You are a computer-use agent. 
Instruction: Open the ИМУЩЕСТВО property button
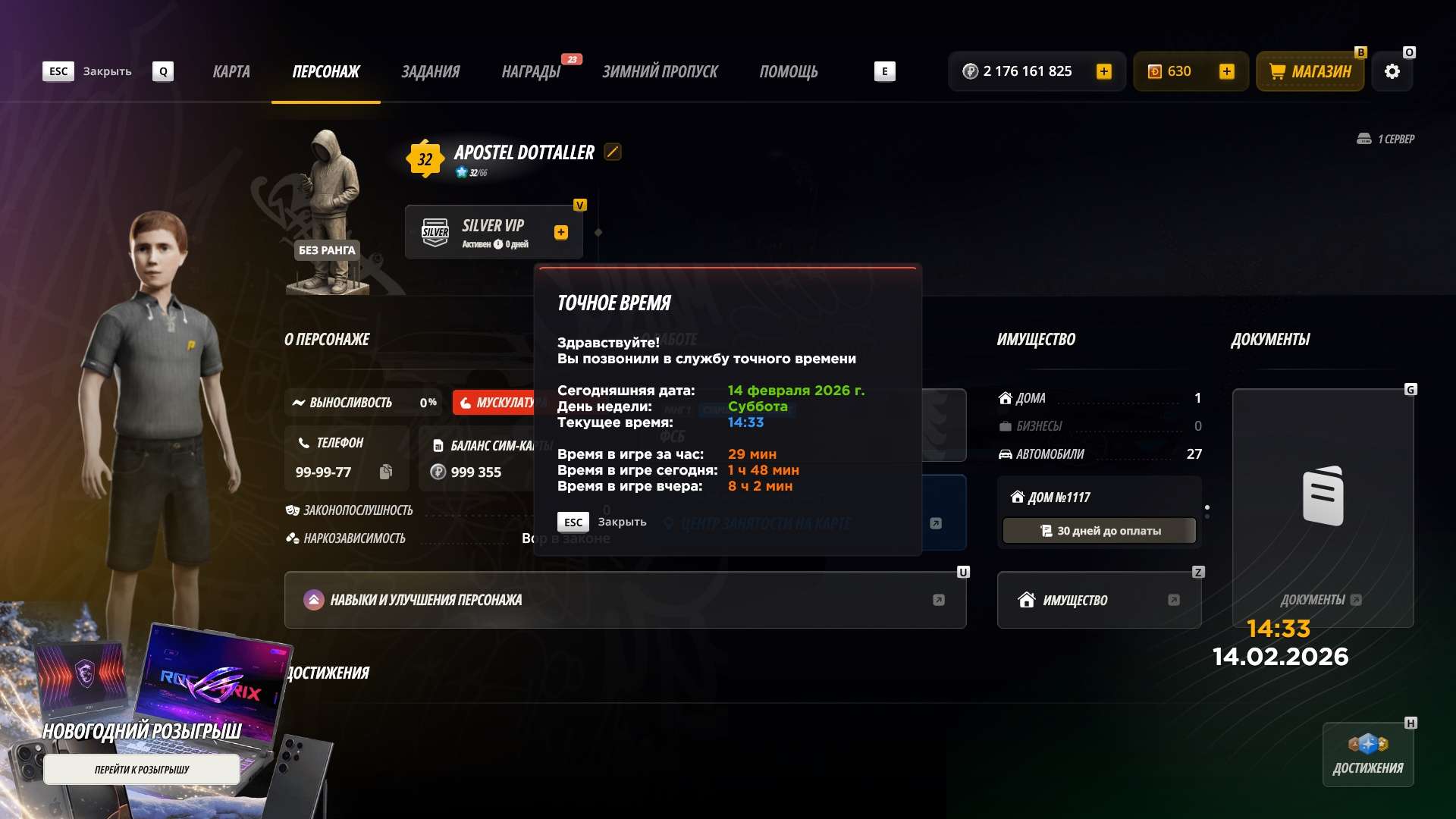click(1099, 600)
